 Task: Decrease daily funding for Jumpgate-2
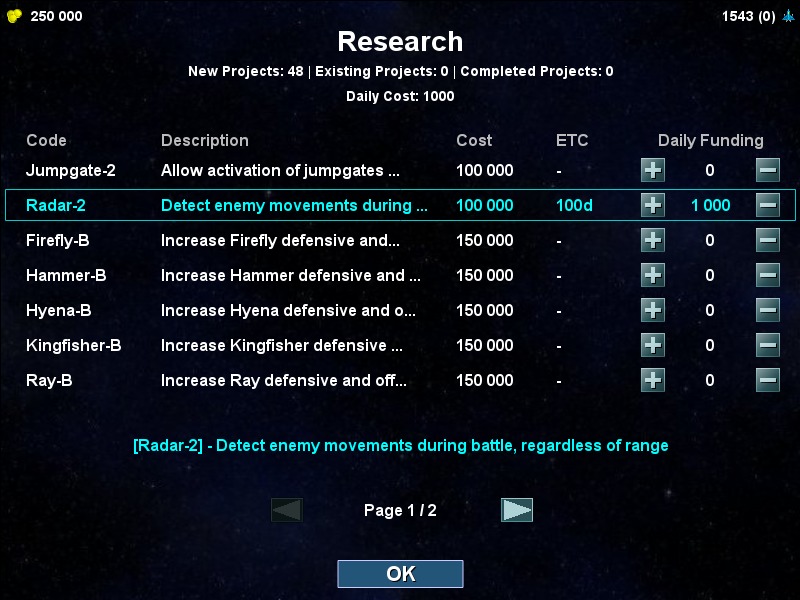pyautogui.click(x=768, y=170)
